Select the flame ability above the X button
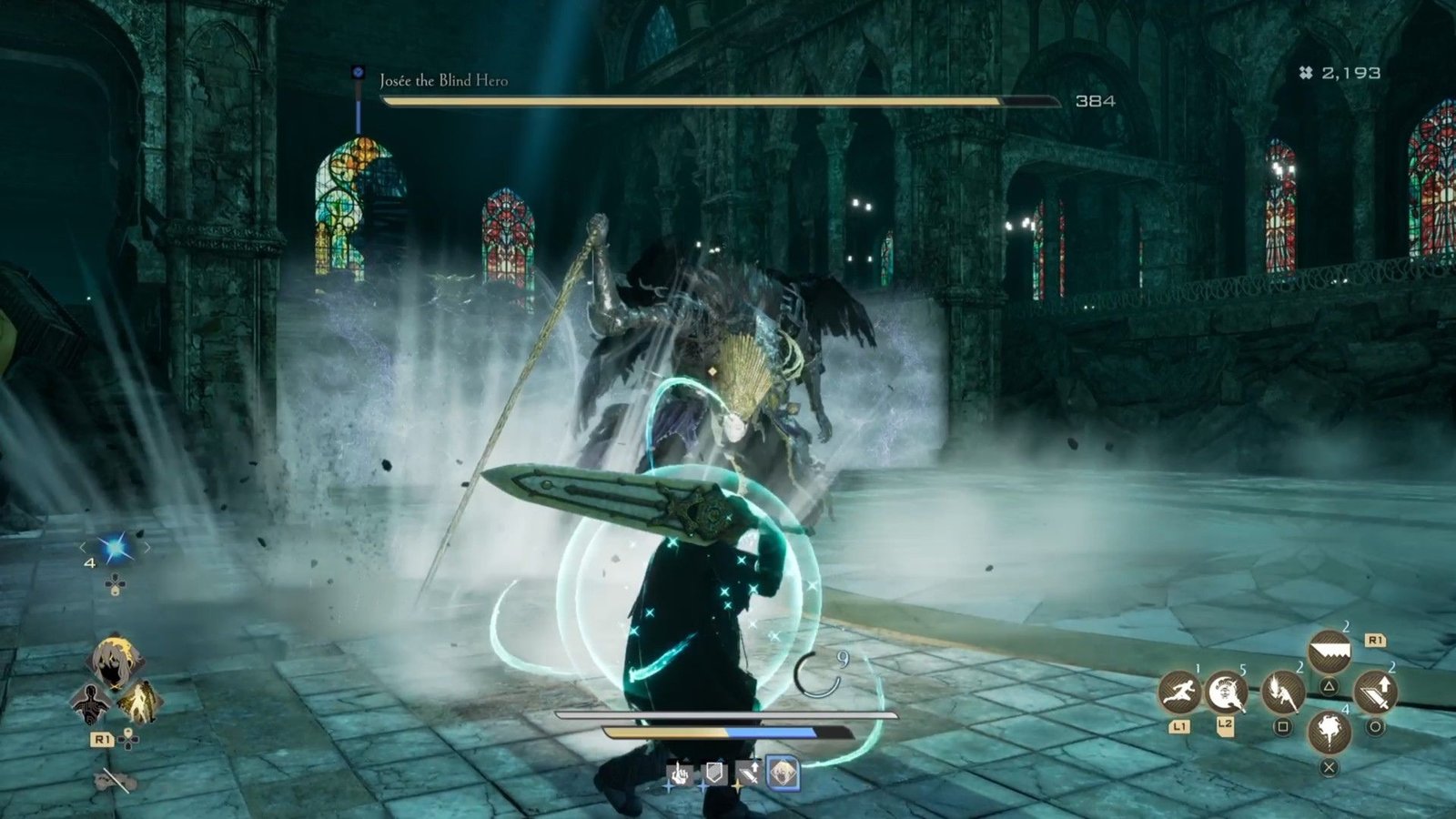 1330,732
